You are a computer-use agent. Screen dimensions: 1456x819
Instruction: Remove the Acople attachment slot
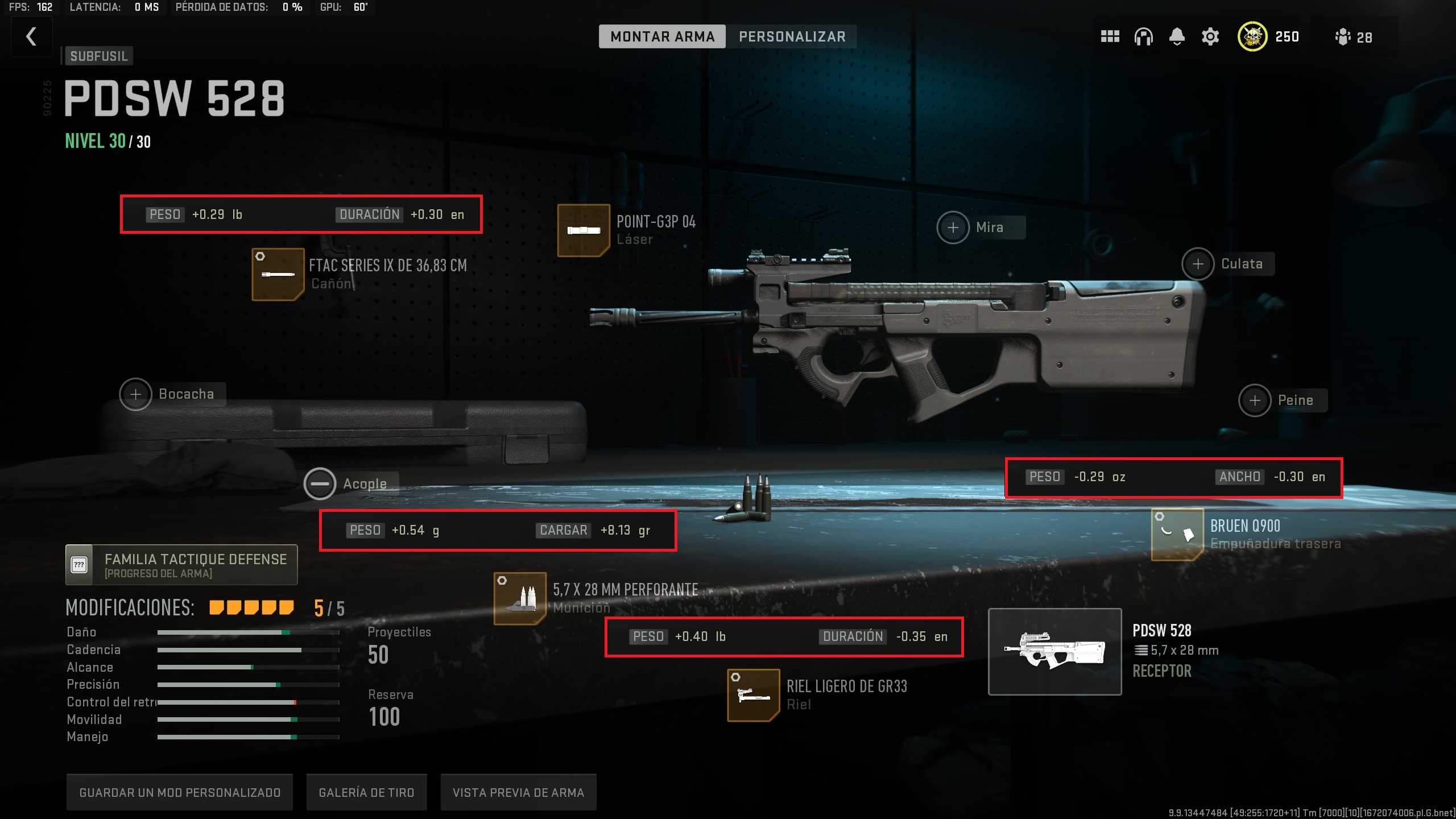tap(321, 483)
